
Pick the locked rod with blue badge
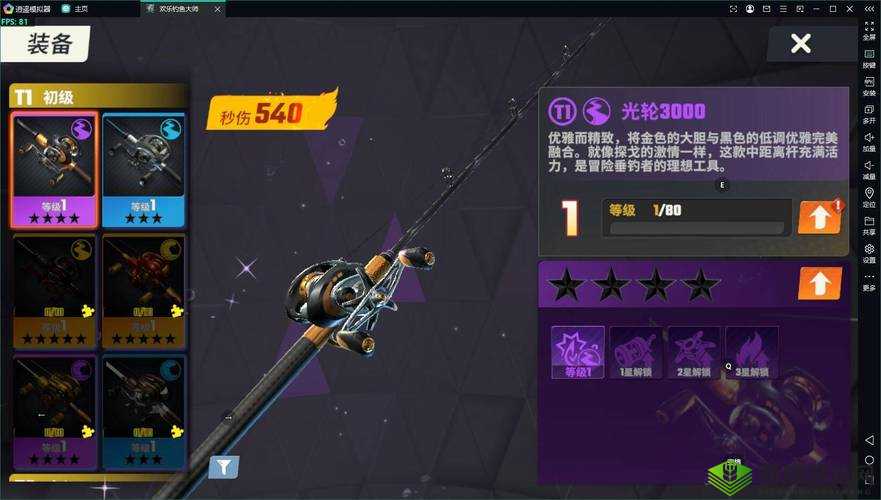(x=143, y=410)
